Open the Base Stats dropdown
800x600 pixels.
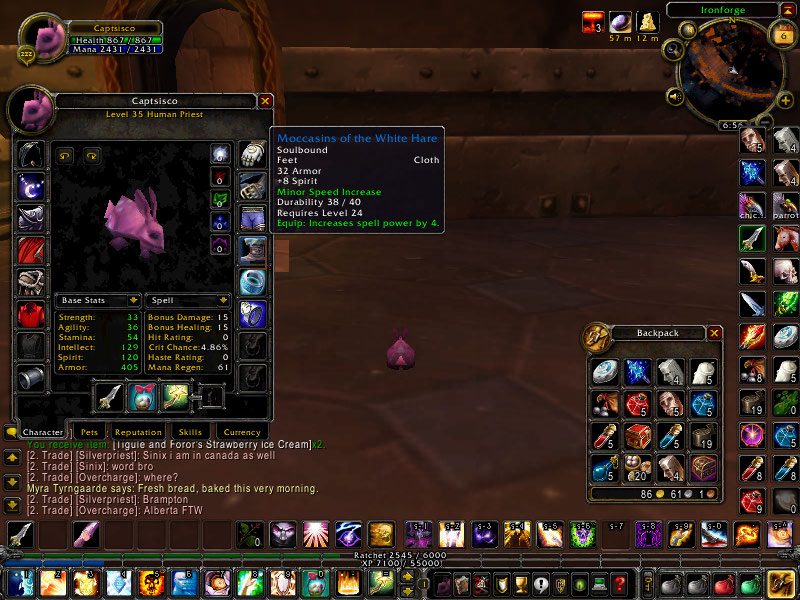[133, 300]
